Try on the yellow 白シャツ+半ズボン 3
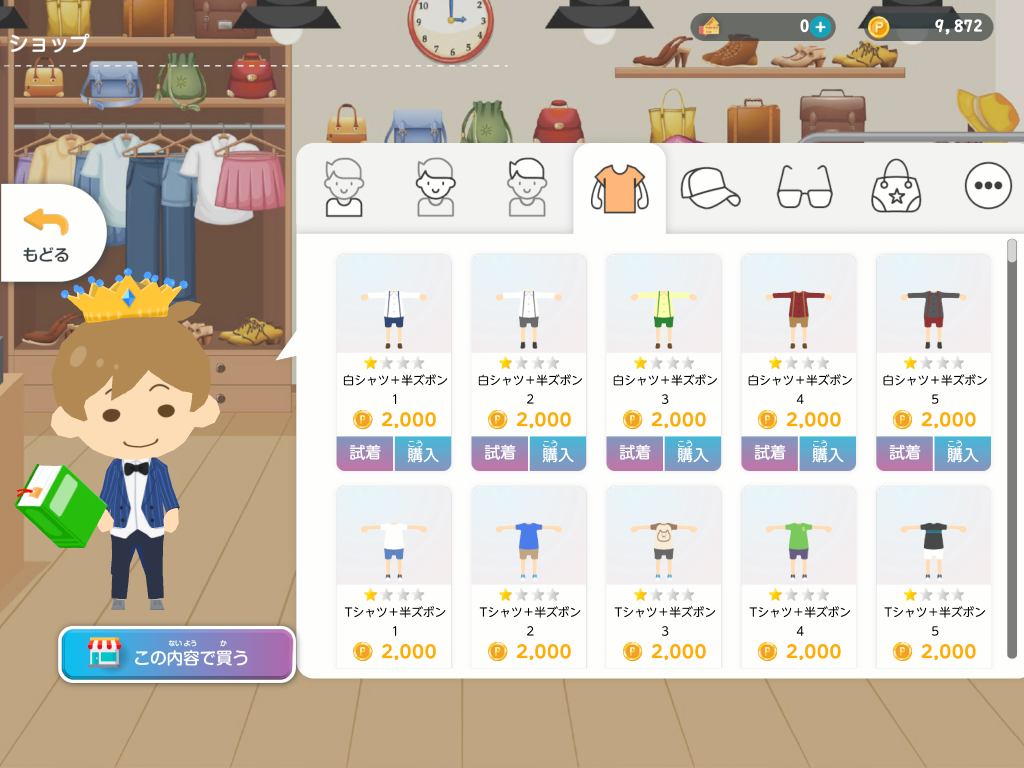 [634, 453]
